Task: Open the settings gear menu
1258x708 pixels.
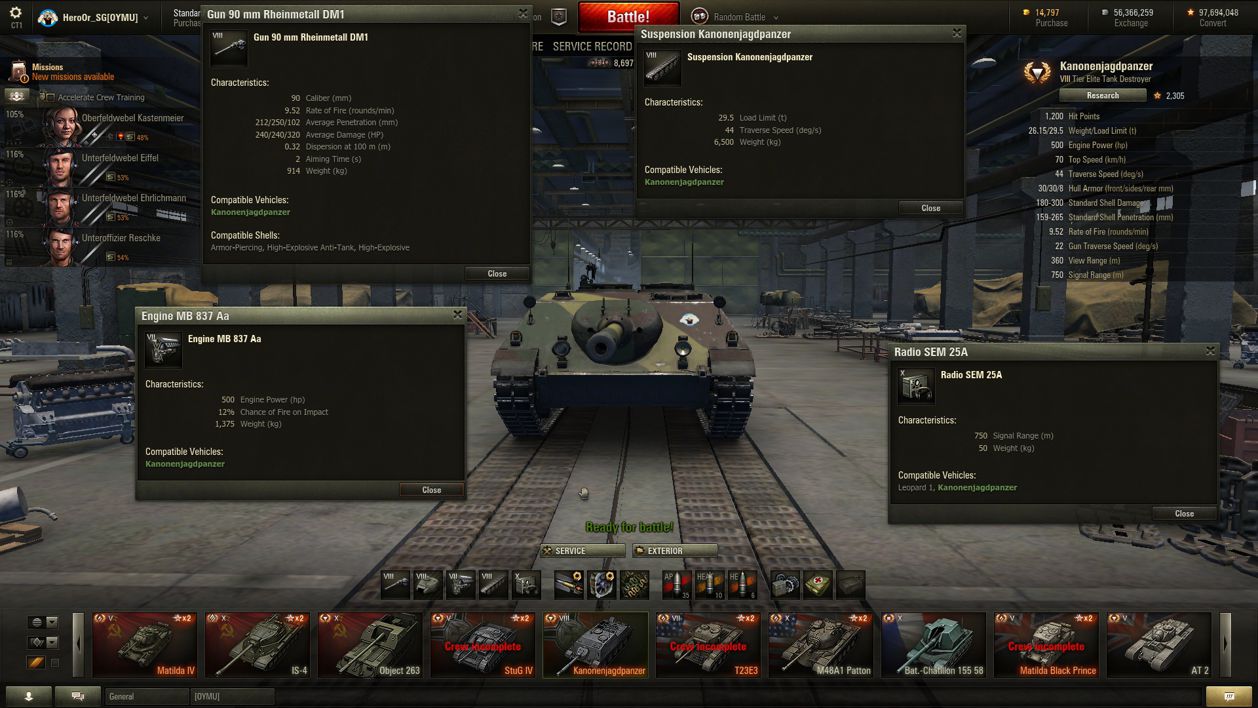Action: tap(15, 14)
